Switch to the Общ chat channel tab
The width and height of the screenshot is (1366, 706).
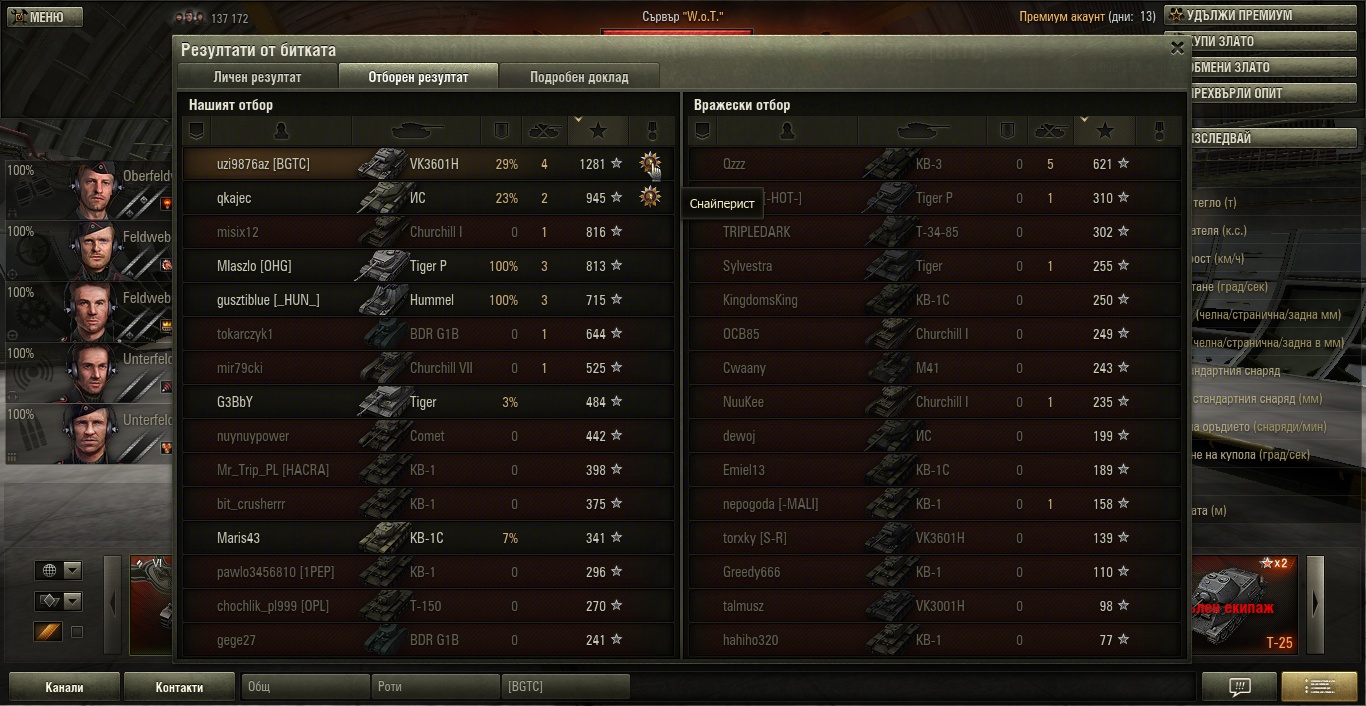pyautogui.click(x=305, y=687)
